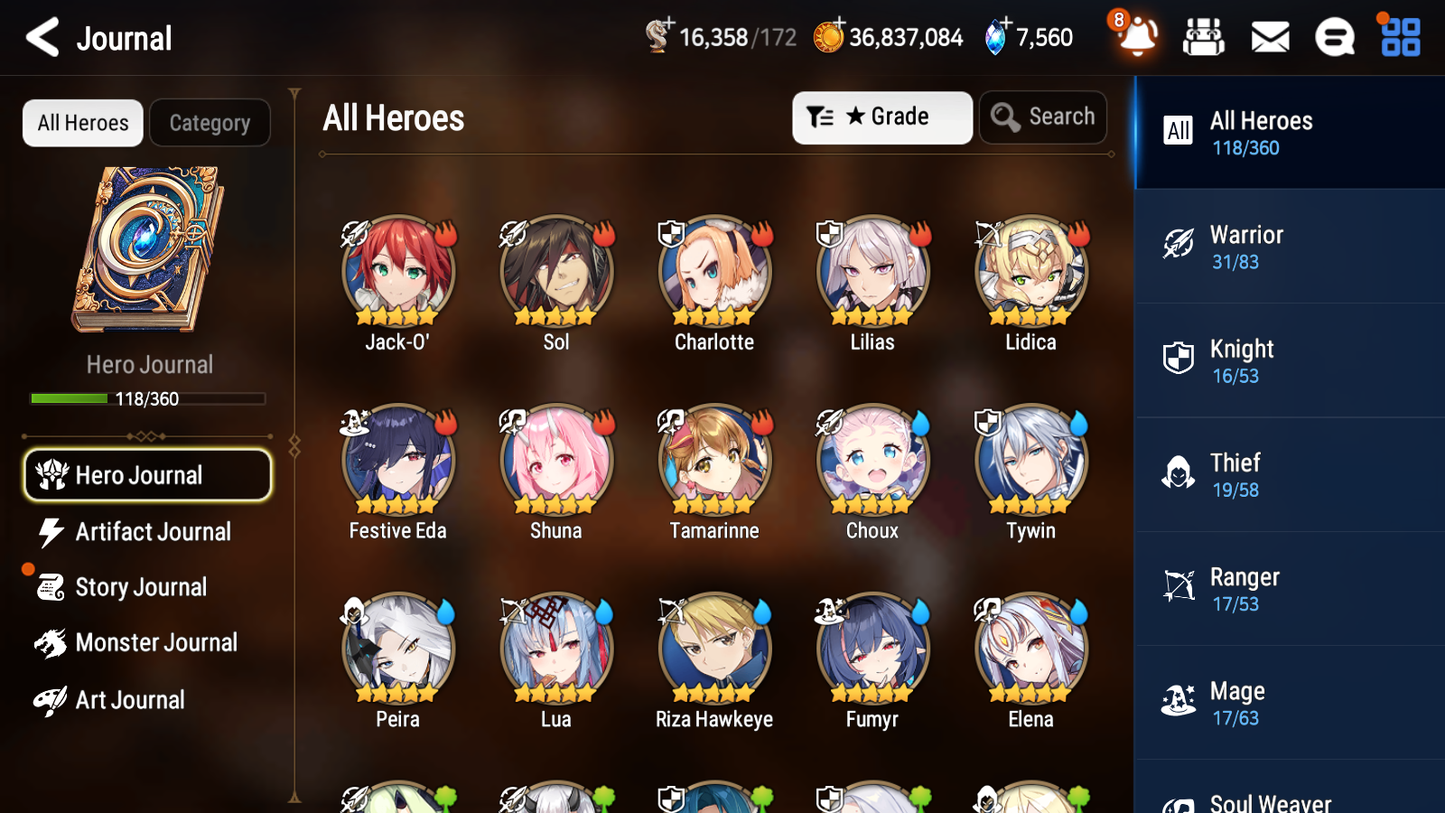Open the mailbox envelope icon
1445x813 pixels.
[x=1269, y=36]
